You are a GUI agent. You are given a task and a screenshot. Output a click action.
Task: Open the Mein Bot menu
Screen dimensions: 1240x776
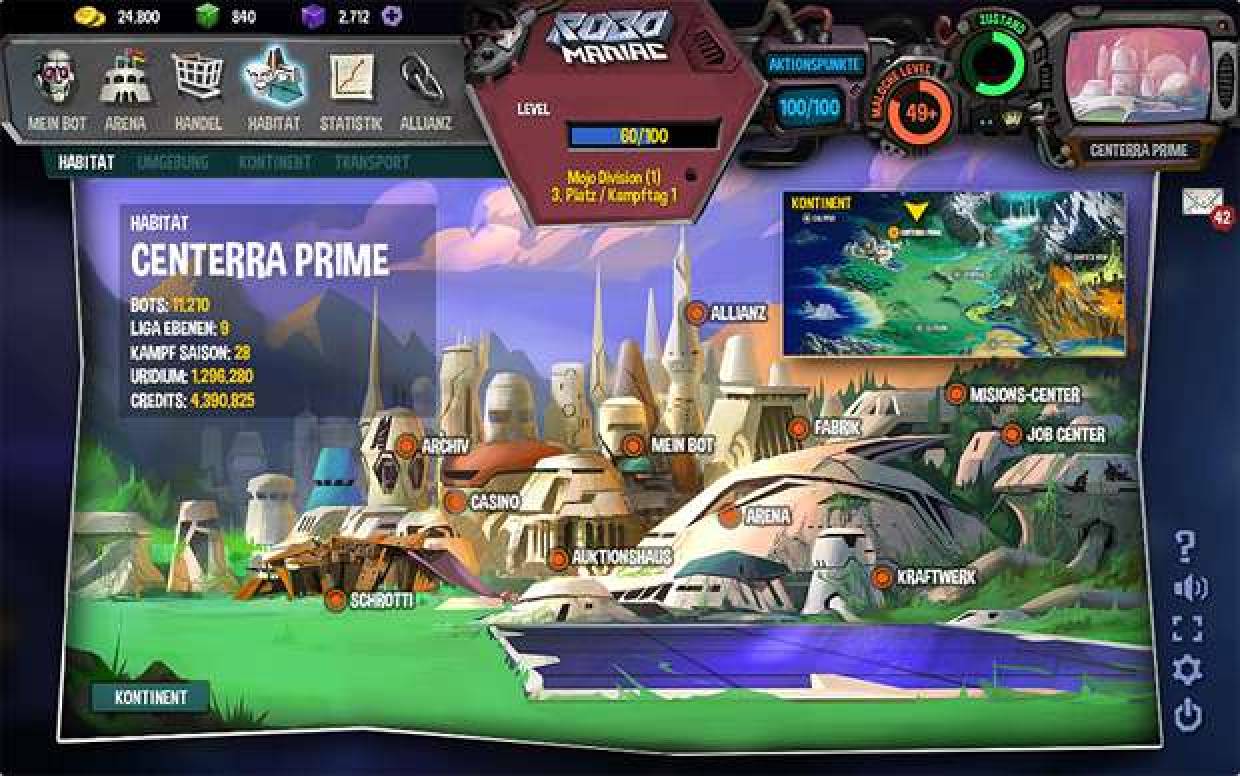[56, 88]
